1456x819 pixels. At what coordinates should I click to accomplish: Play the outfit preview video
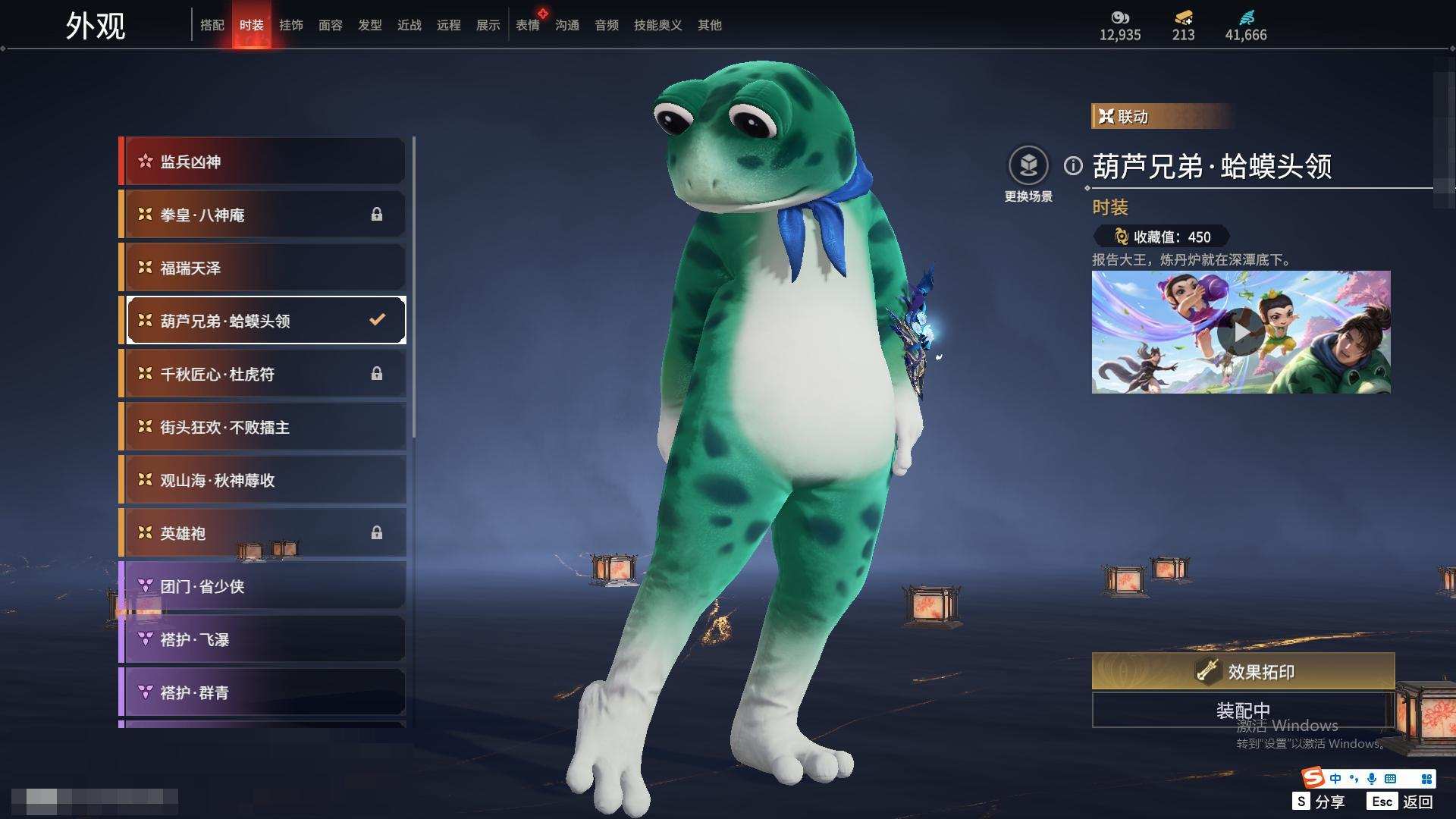[x=1241, y=332]
